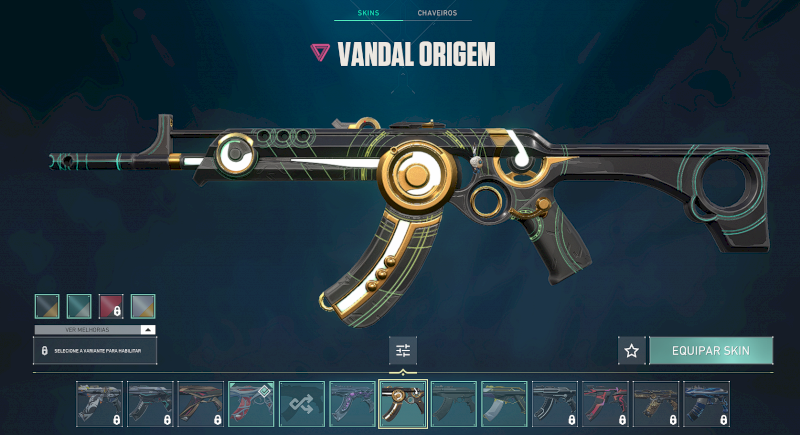The height and width of the screenshot is (435, 800).
Task: Switch to the Skins tab
Action: point(370,14)
